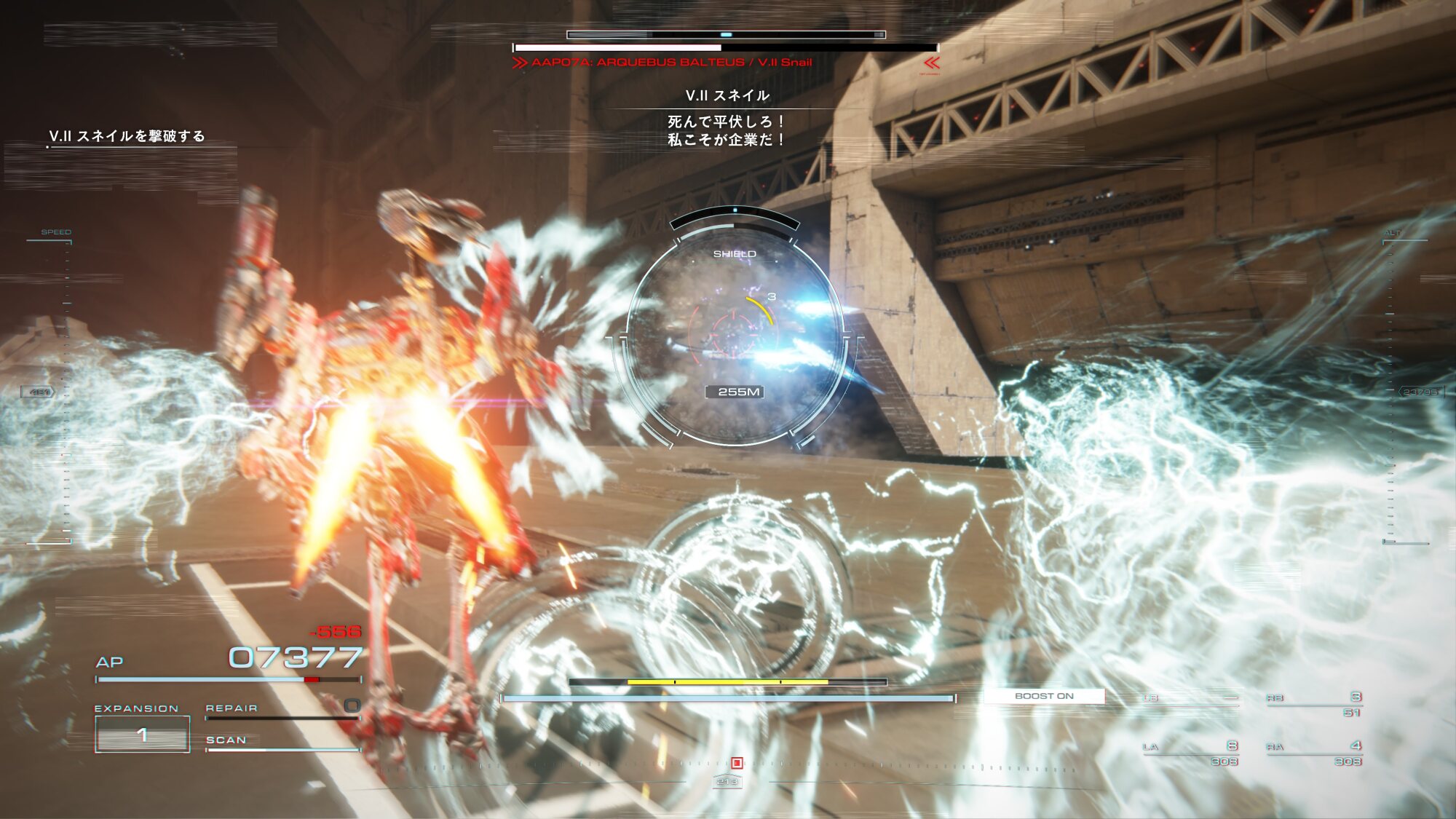Screen dimensions: 1456x819
Task: Click the BOOST ON indicator
Action: point(1044,696)
